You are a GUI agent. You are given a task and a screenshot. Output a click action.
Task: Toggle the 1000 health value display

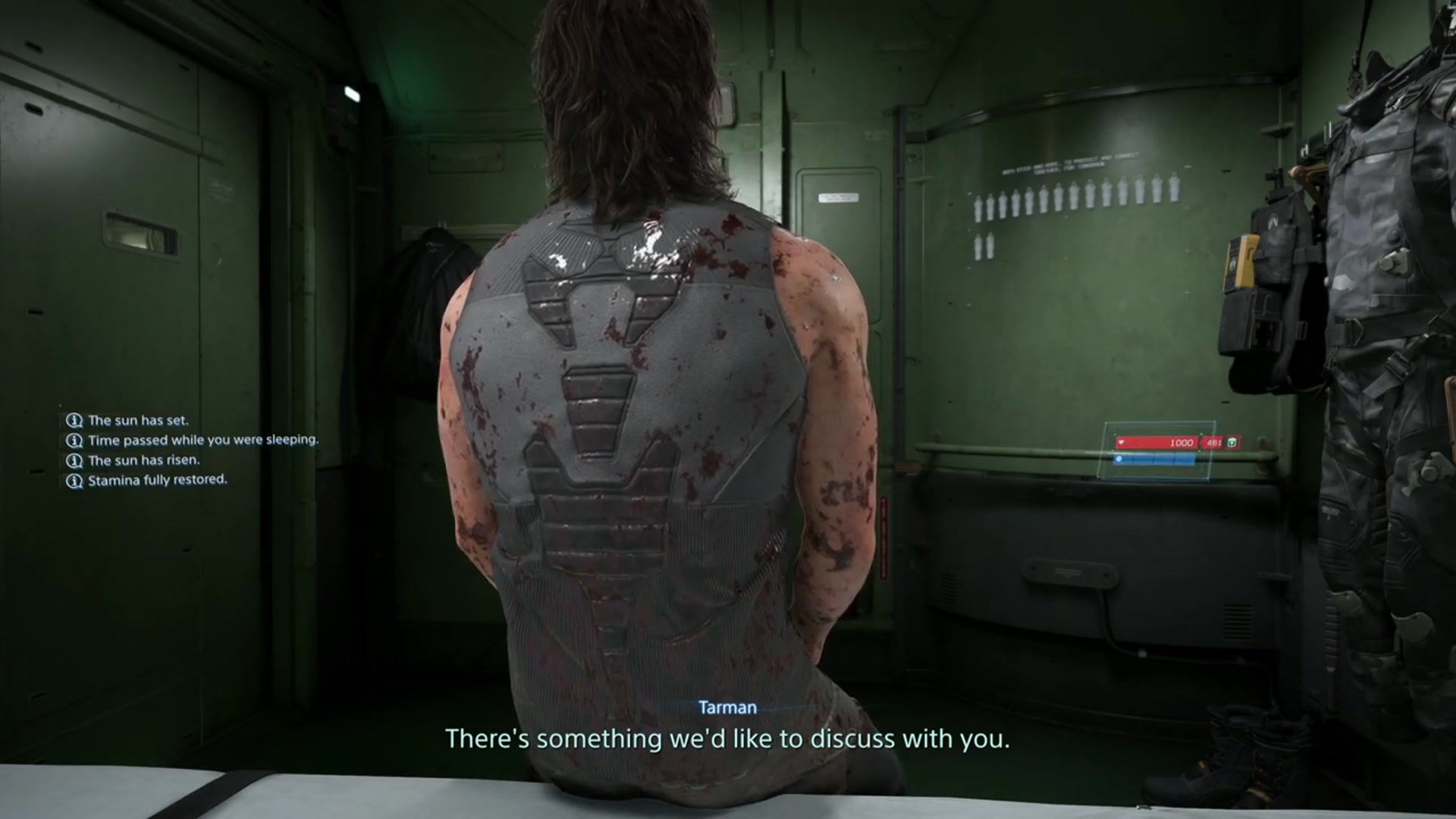[x=1181, y=443]
